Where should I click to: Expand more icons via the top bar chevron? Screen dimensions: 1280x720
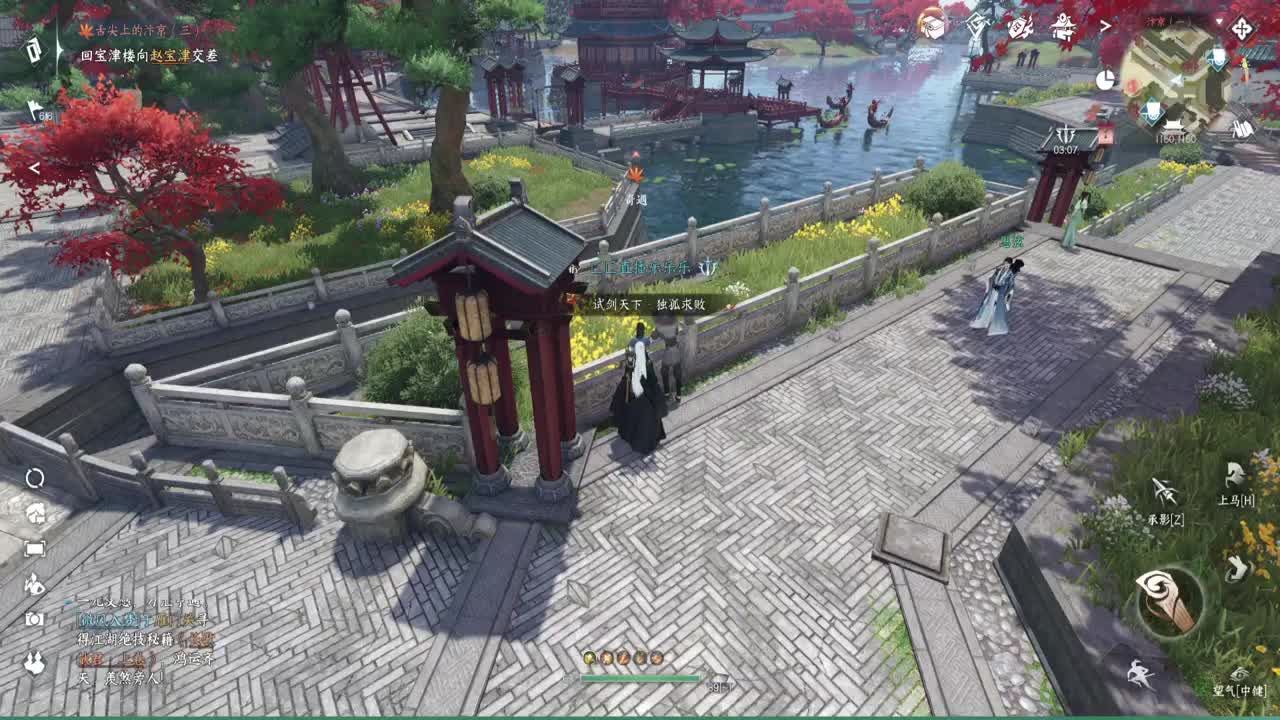point(1105,27)
